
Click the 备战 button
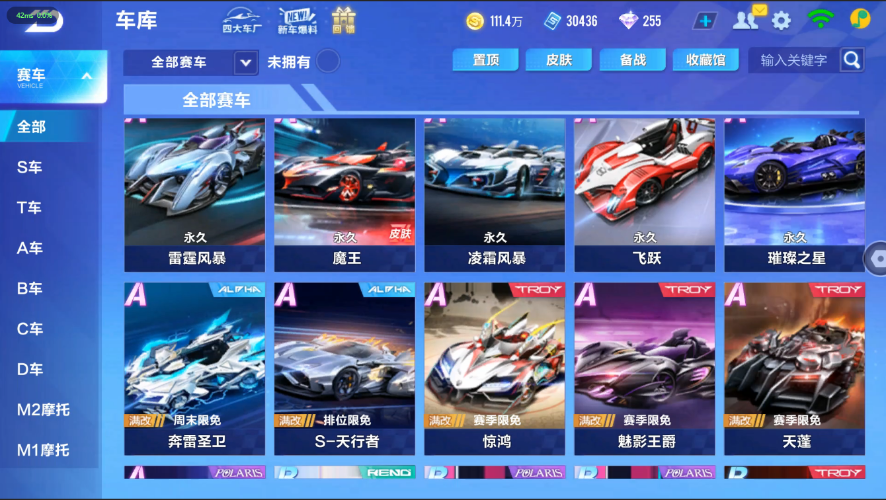[632, 60]
